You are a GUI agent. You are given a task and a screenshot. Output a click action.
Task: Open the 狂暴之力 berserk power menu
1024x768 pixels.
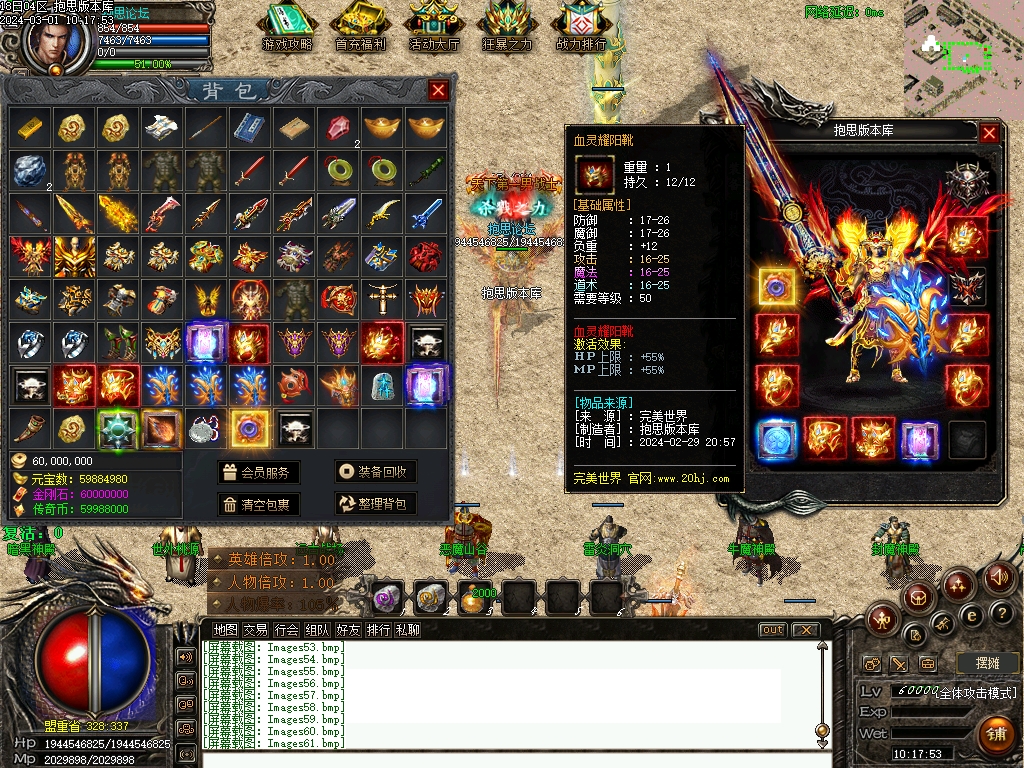click(508, 27)
